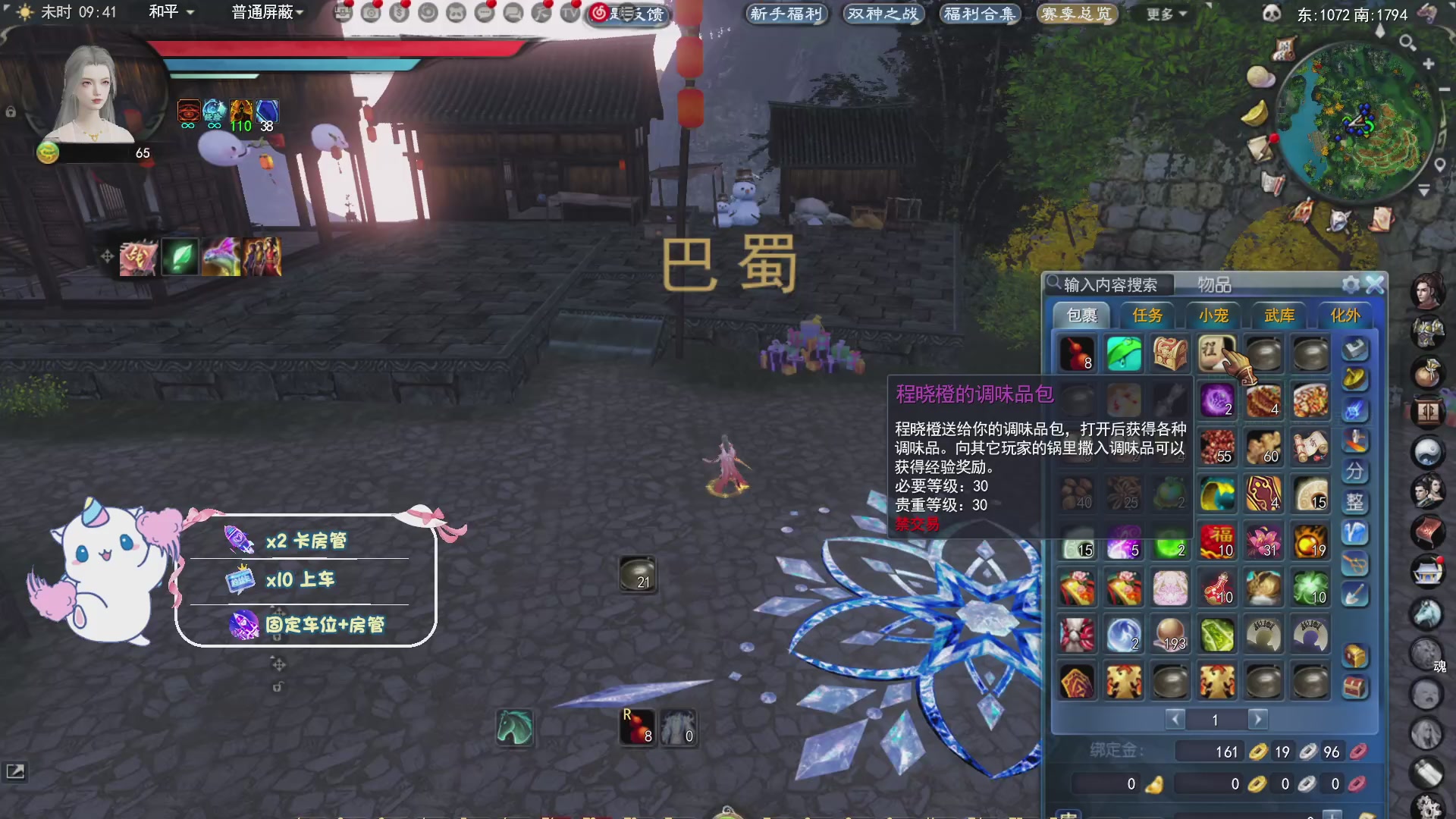Image resolution: width=1456 pixels, height=819 pixels.
Task: Select the horse mount icon above the action bar
Action: click(x=514, y=730)
